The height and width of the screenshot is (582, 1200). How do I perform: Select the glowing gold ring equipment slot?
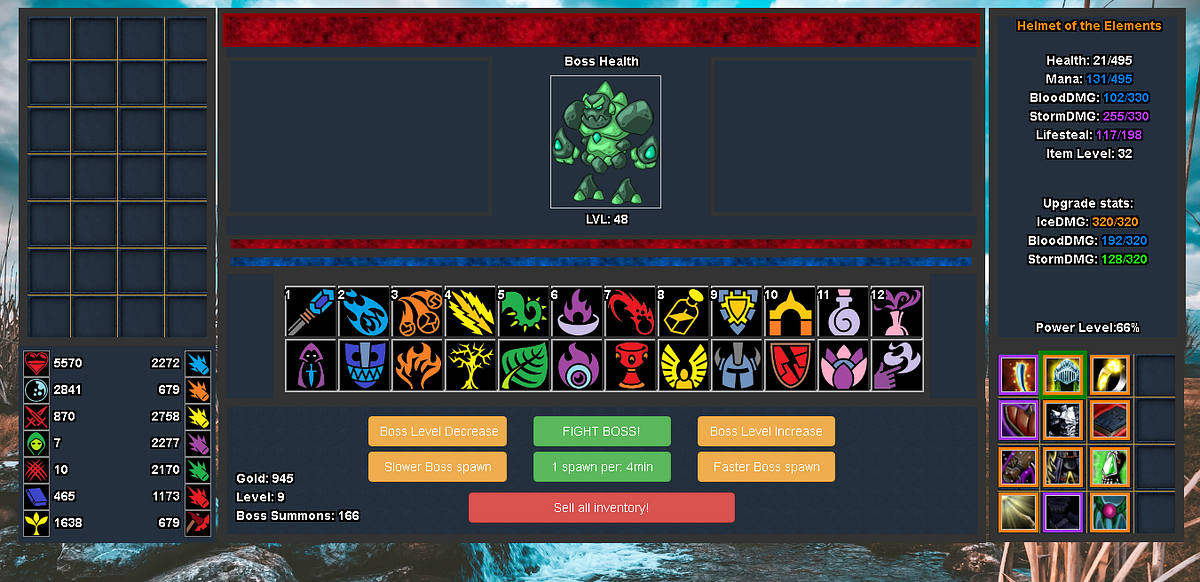pos(1109,375)
